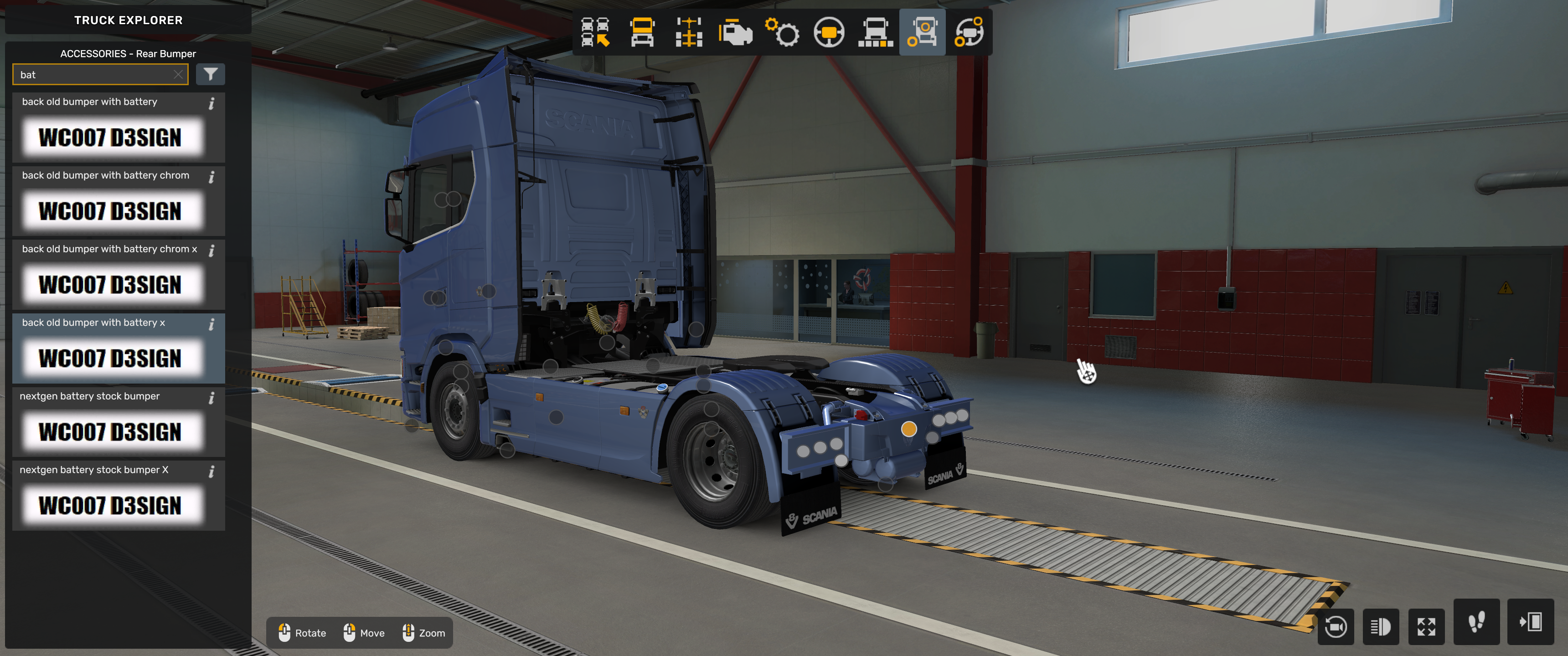Open the rear accessories panel icon
The height and width of the screenshot is (656, 1568).
click(923, 32)
